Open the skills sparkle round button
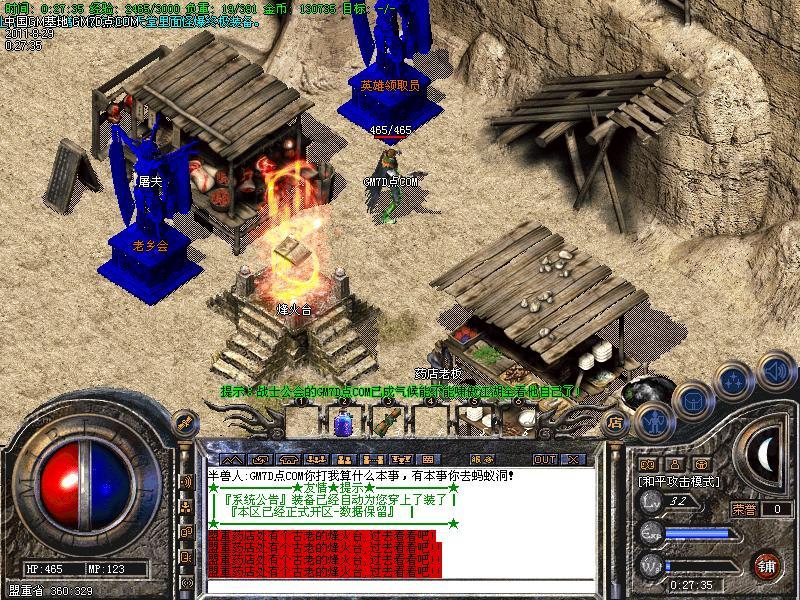 click(735, 381)
